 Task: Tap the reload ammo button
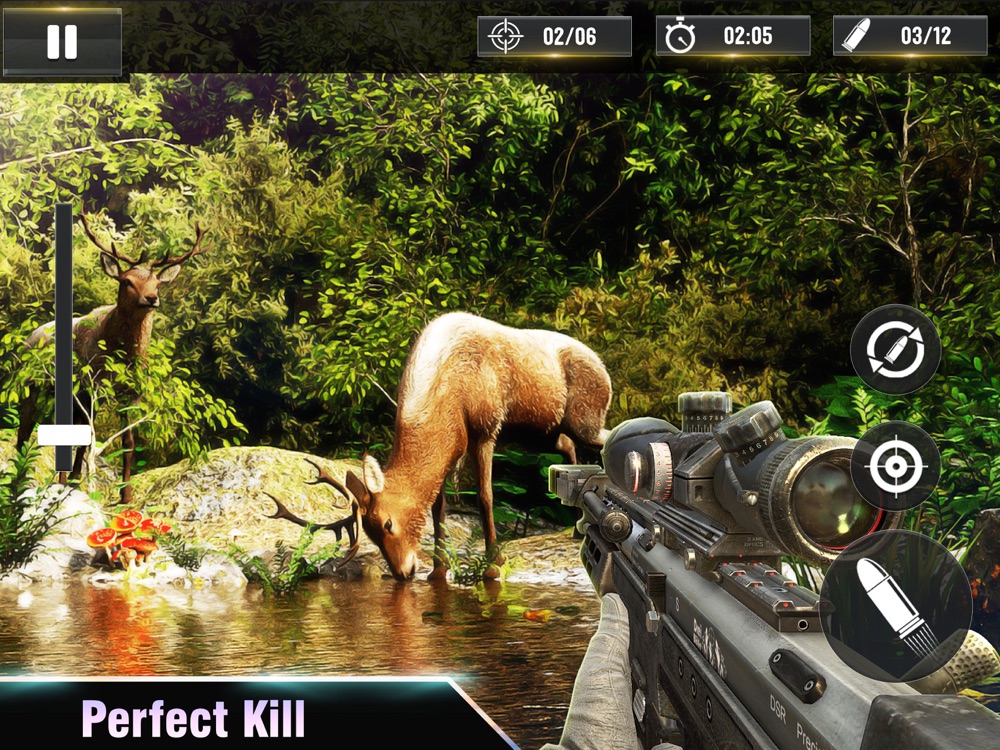pyautogui.click(x=895, y=350)
